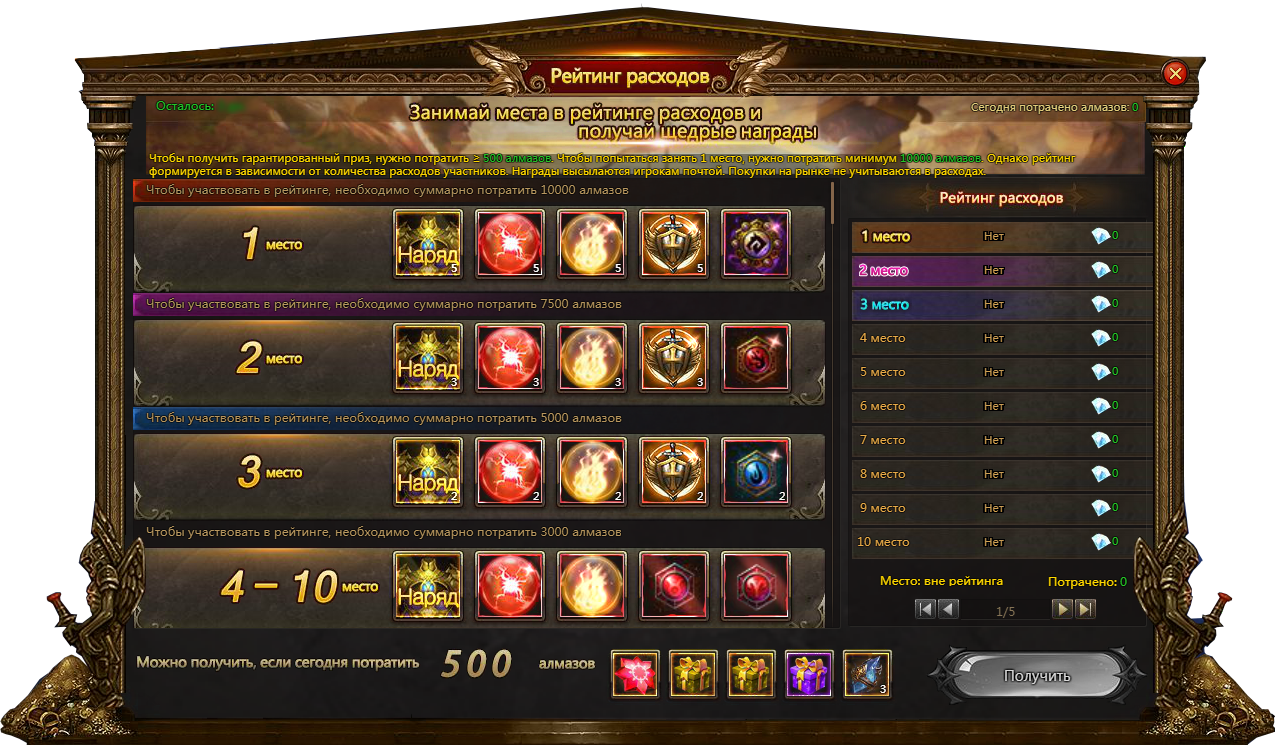Select the Наряд reward in the 4–10 место row

[428, 586]
